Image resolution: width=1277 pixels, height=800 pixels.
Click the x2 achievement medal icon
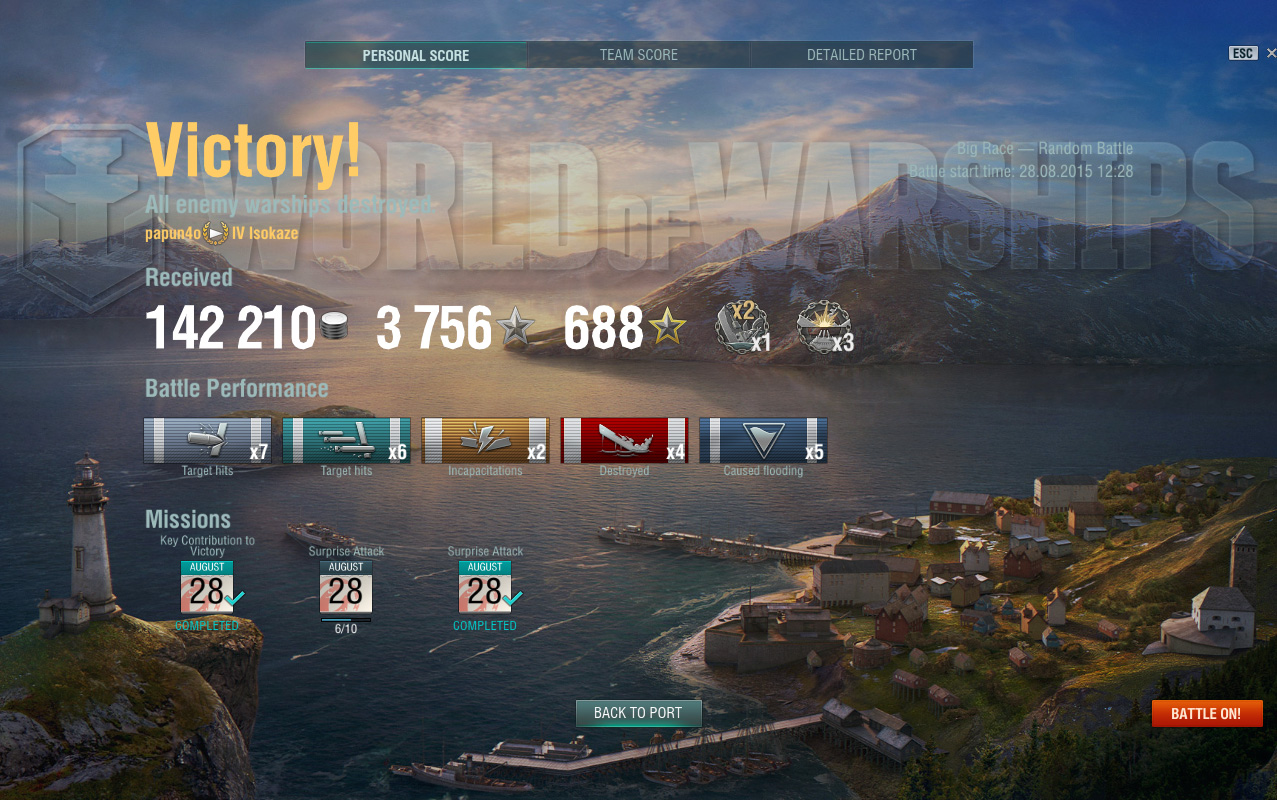pos(742,327)
